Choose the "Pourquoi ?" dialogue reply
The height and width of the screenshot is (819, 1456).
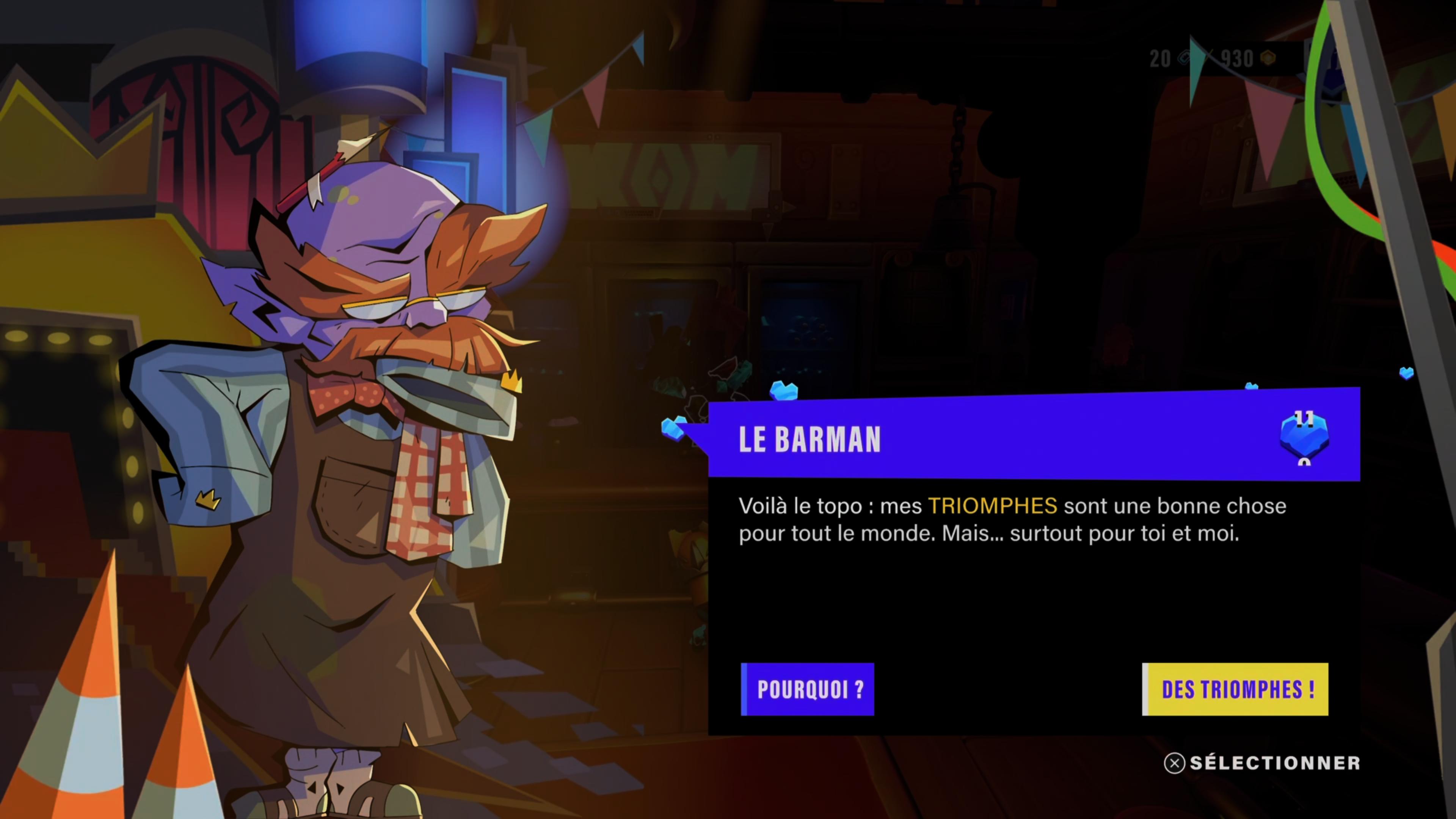point(807,689)
